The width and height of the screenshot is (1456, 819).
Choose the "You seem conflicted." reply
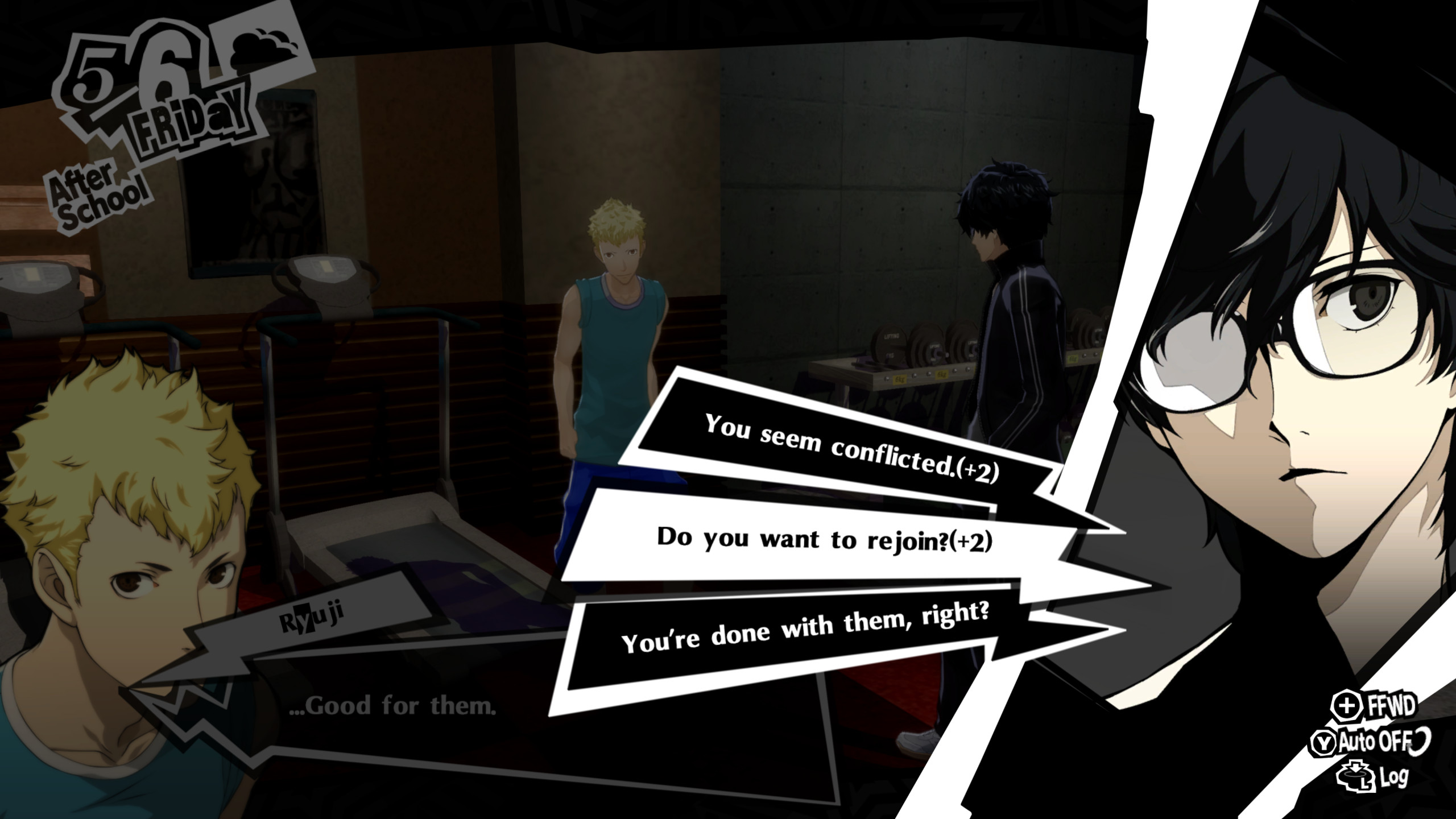click(851, 448)
